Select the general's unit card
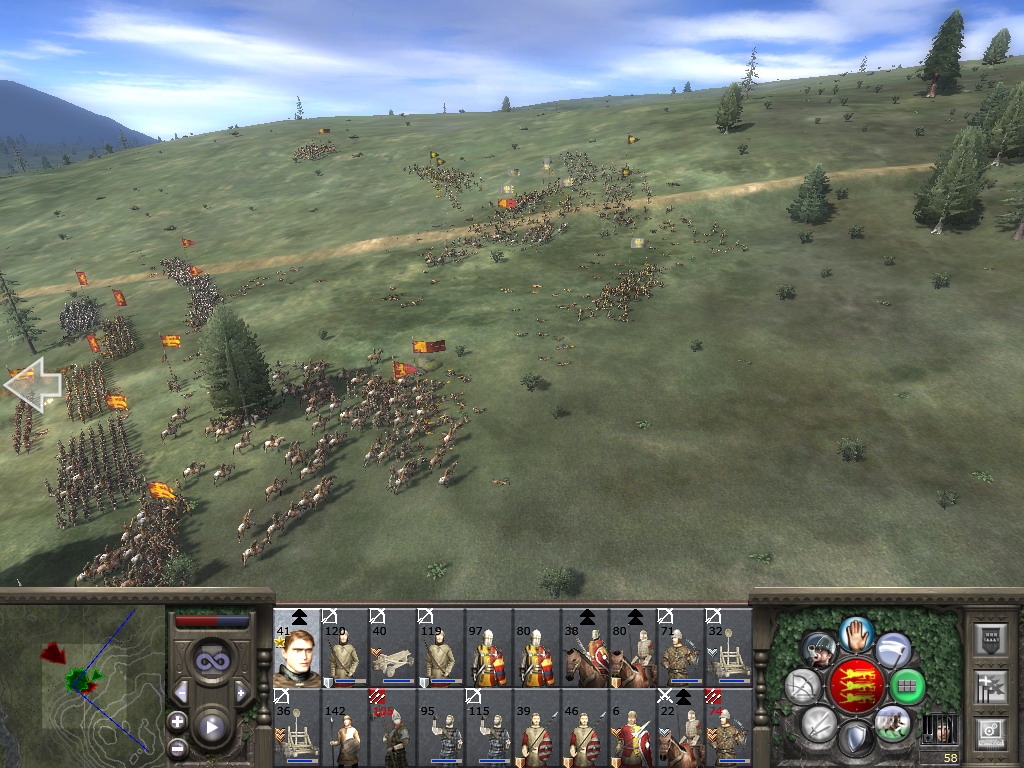The width and height of the screenshot is (1024, 768). tap(297, 648)
